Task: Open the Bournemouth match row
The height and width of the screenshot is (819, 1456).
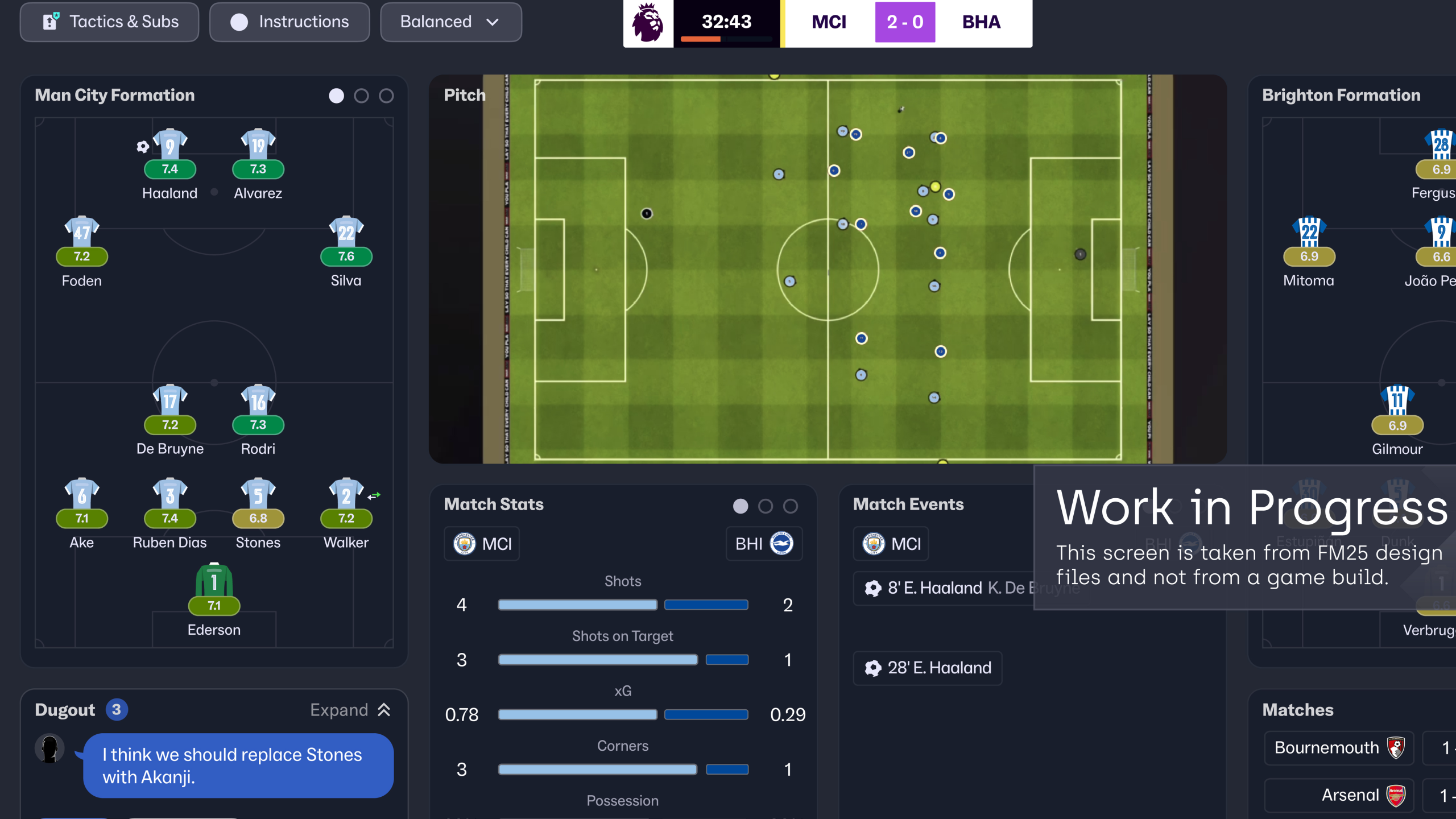Action: [x=1339, y=748]
